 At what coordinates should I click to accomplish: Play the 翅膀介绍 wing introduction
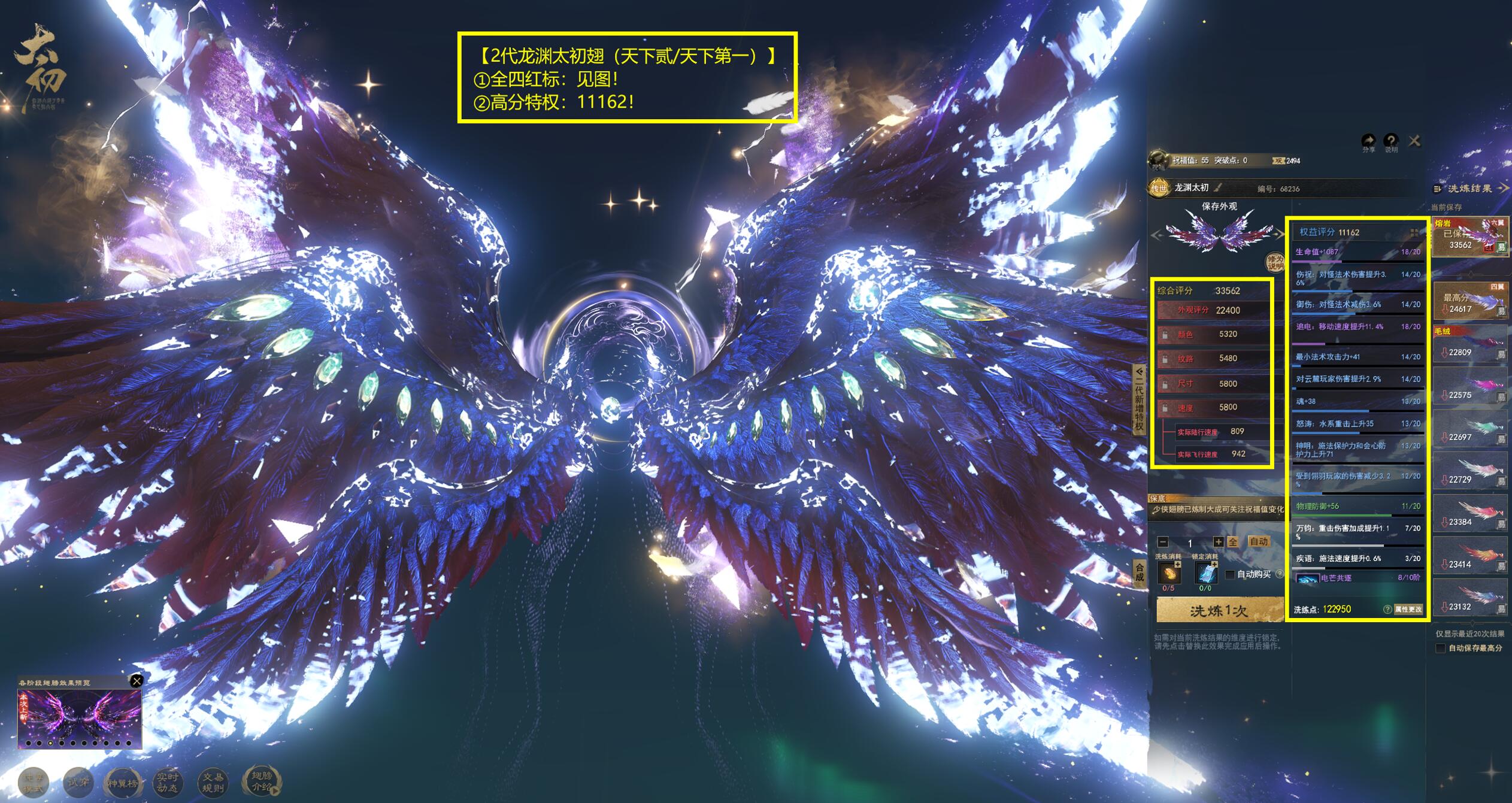click(261, 781)
